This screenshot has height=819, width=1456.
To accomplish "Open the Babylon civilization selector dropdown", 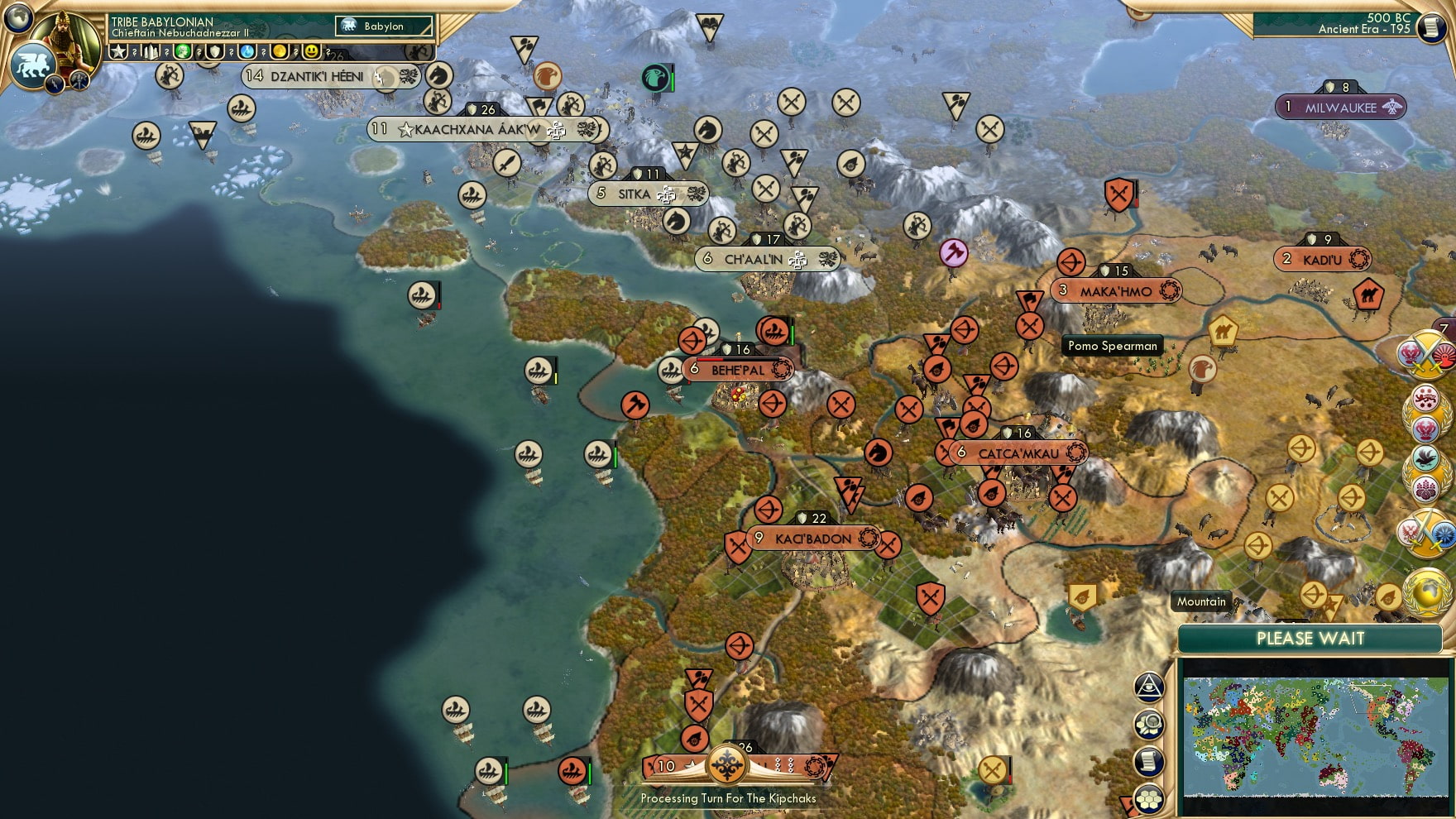I will pos(382,26).
